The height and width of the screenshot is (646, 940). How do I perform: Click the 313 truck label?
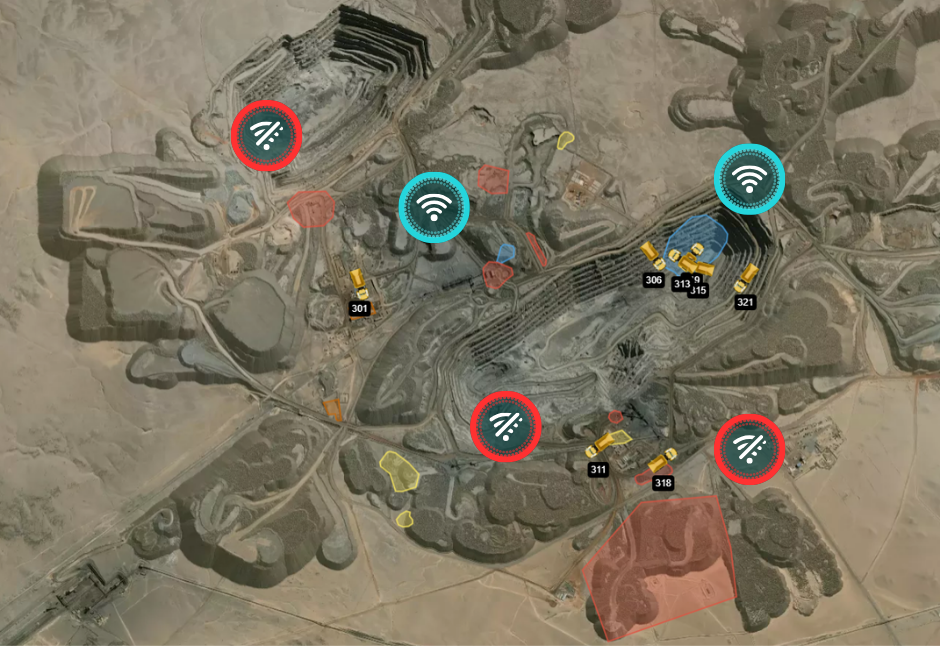[682, 284]
